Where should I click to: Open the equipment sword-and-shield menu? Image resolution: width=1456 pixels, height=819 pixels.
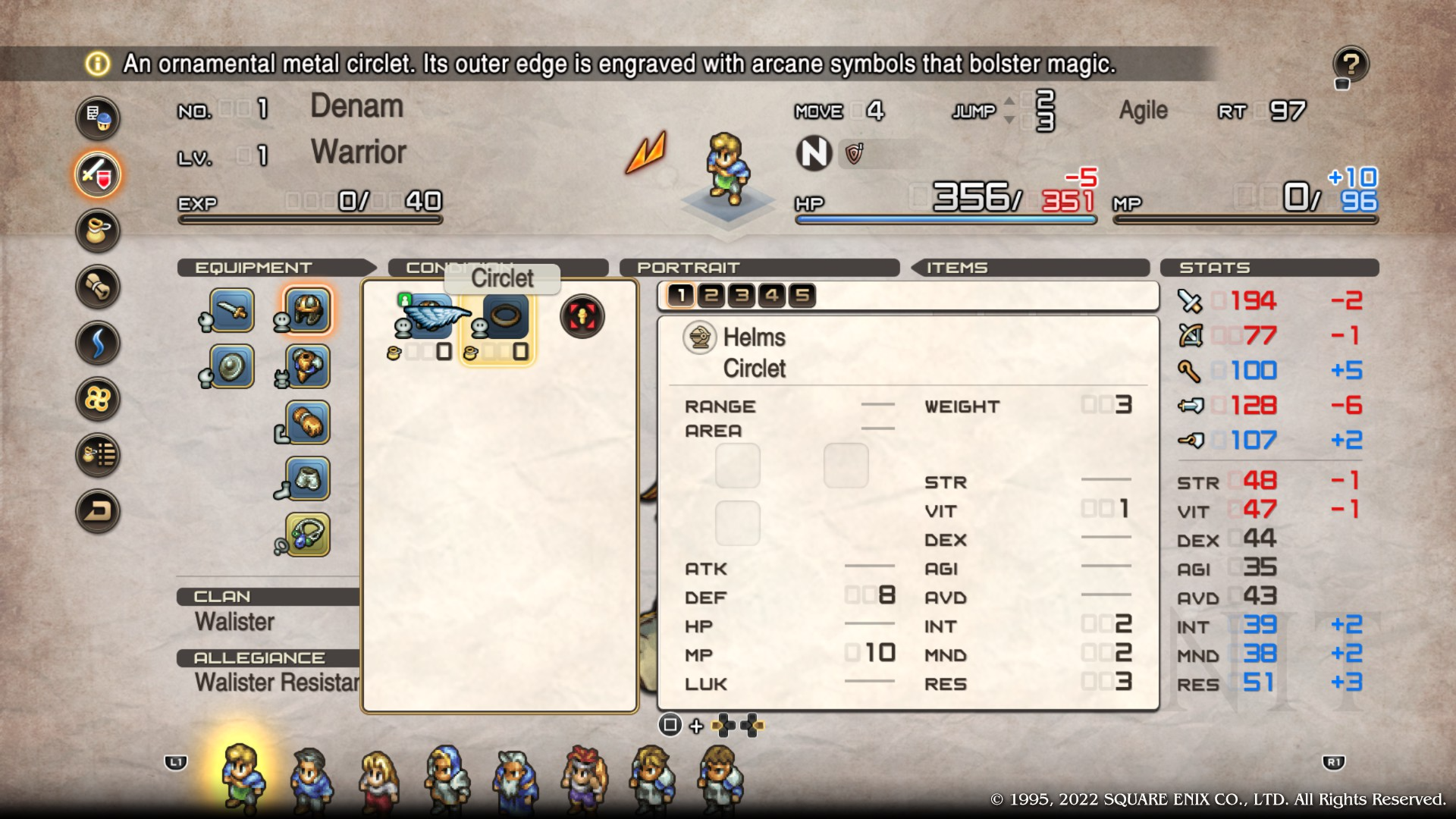pyautogui.click(x=98, y=174)
